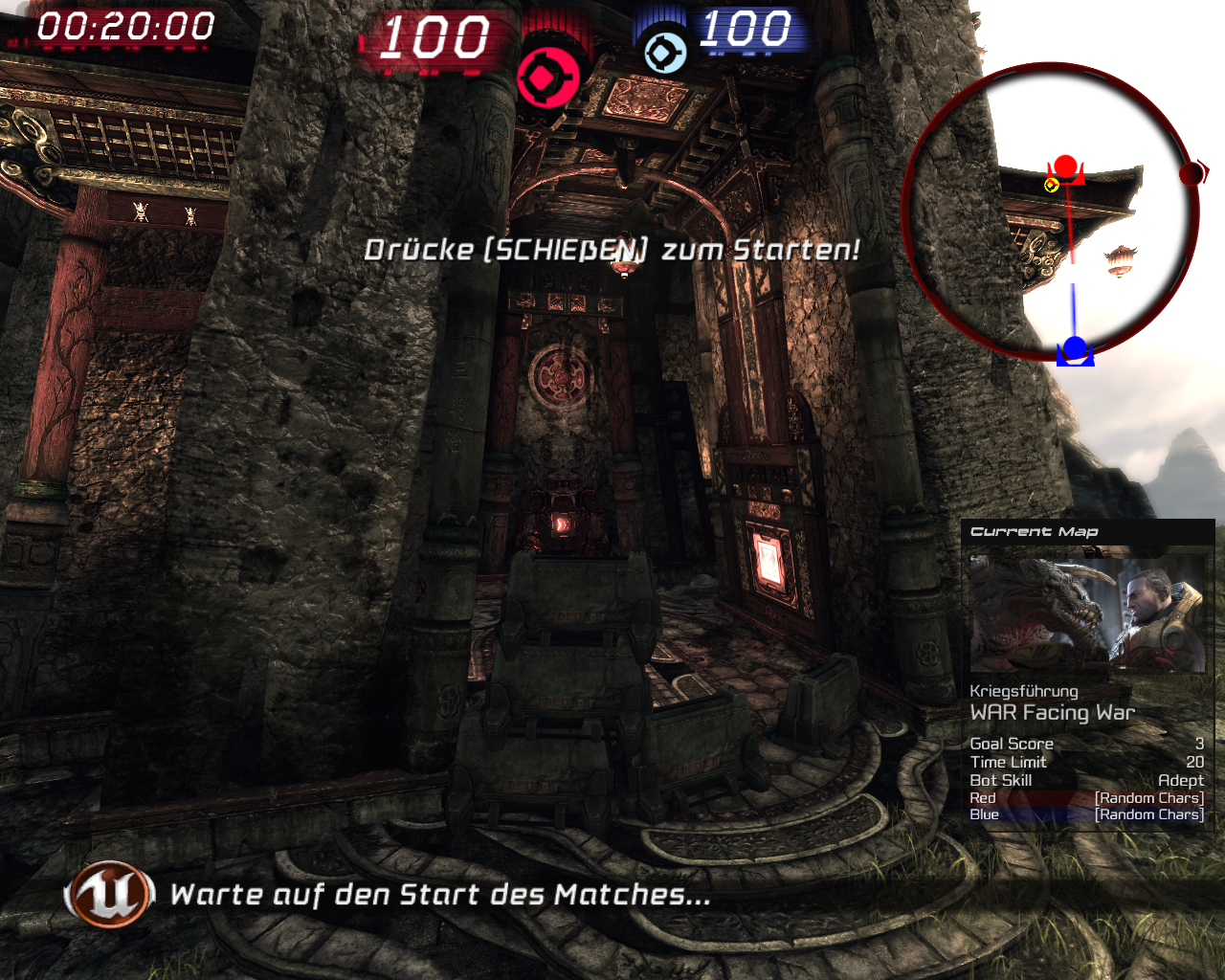The width and height of the screenshot is (1225, 980).
Task: Click the Facing War map preview thumbnail
Action: 1087,612
